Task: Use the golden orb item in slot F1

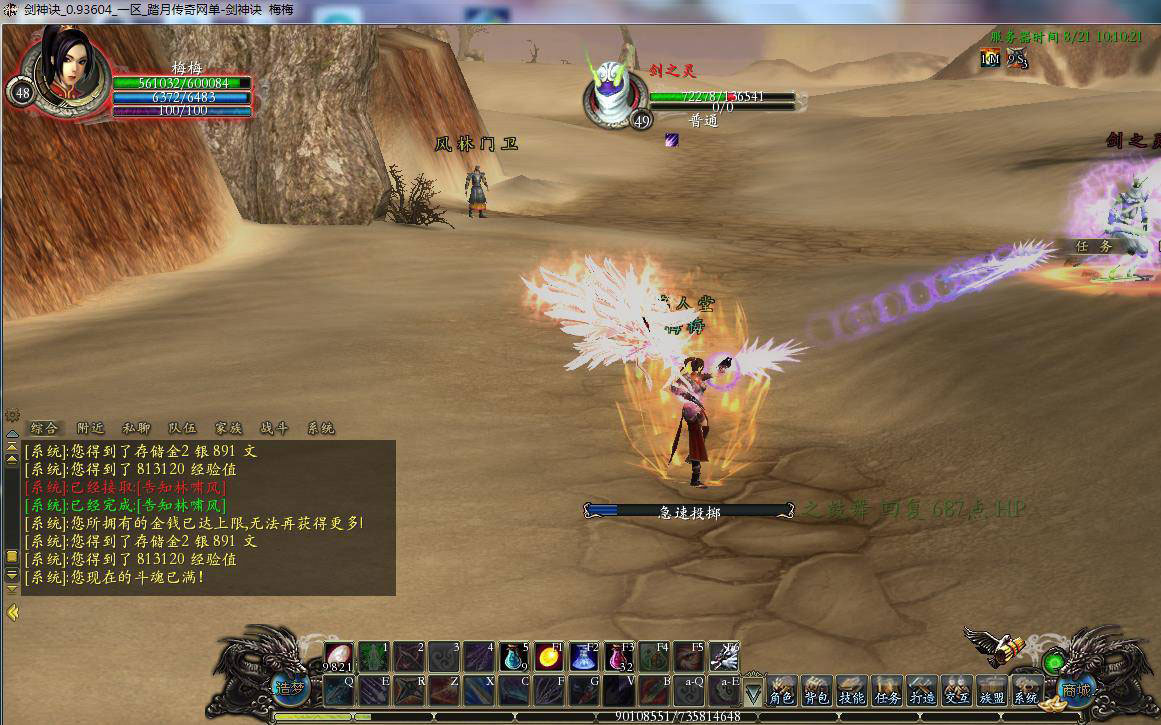Action: (548, 657)
